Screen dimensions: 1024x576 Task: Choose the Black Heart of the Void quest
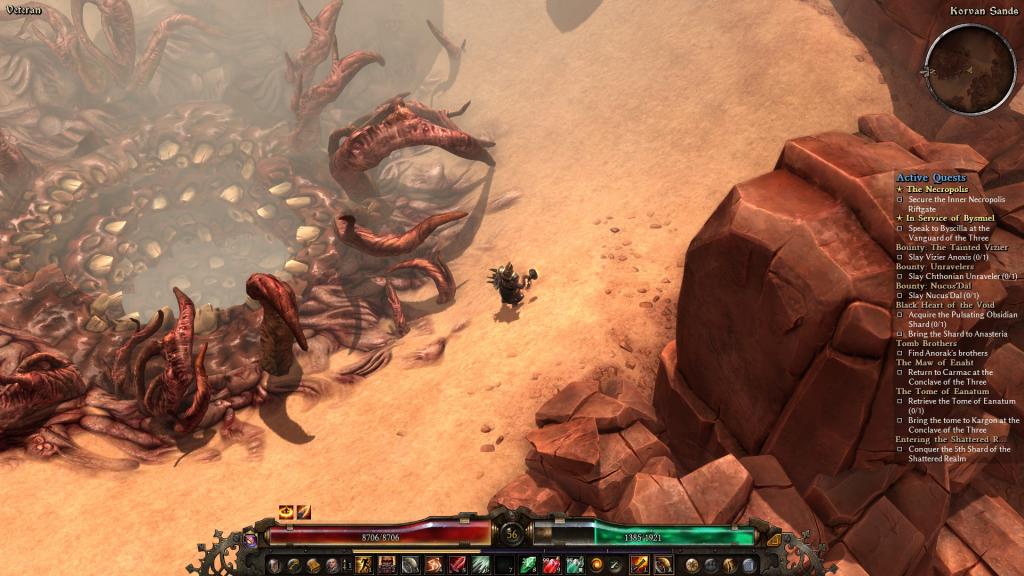(945, 304)
